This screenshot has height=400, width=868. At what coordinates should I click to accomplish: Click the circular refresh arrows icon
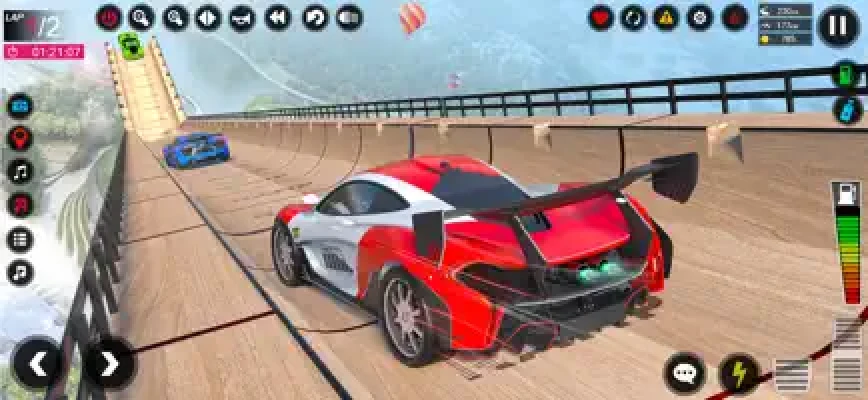[x=633, y=17]
